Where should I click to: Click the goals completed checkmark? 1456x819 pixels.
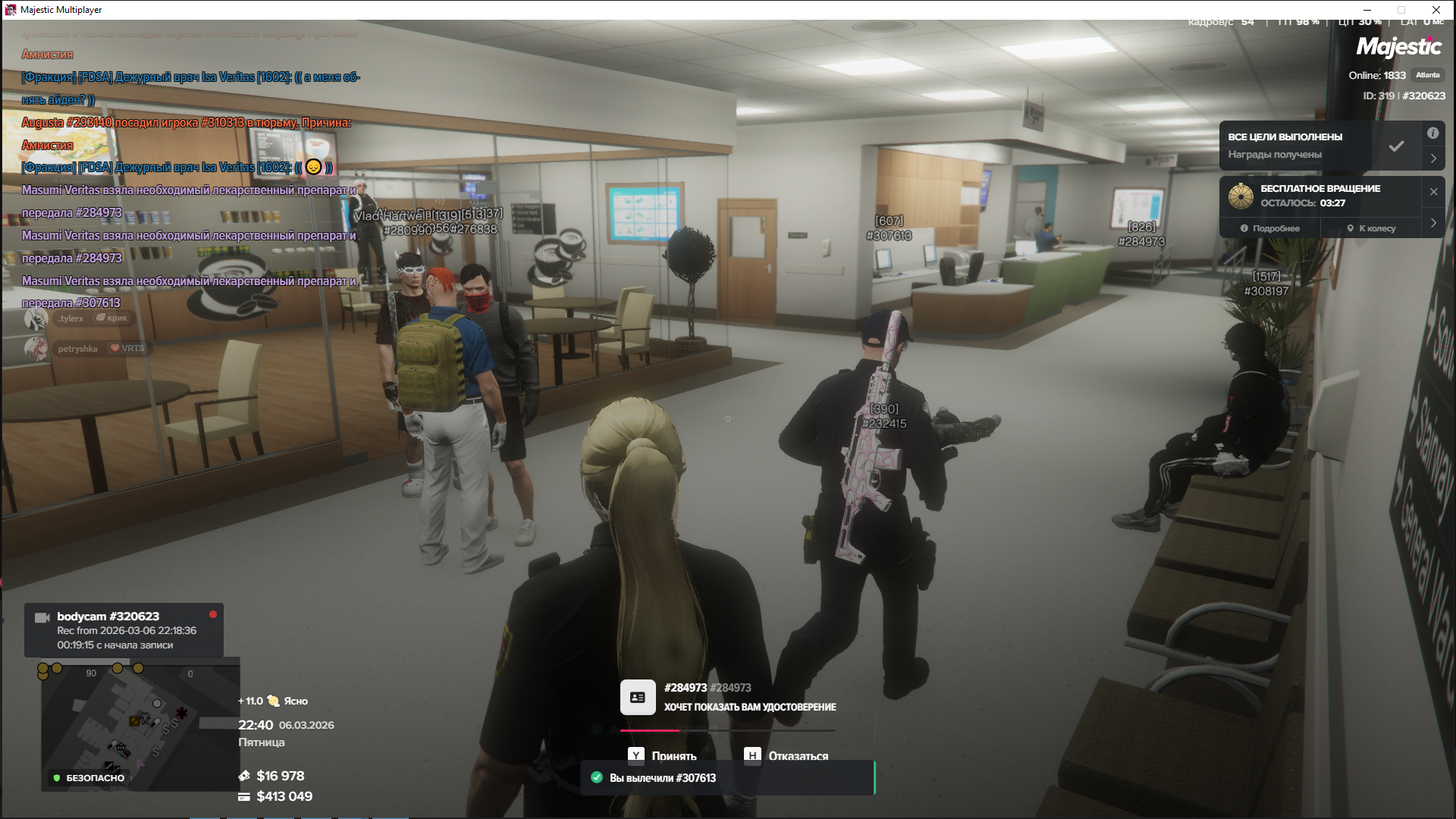1396,146
